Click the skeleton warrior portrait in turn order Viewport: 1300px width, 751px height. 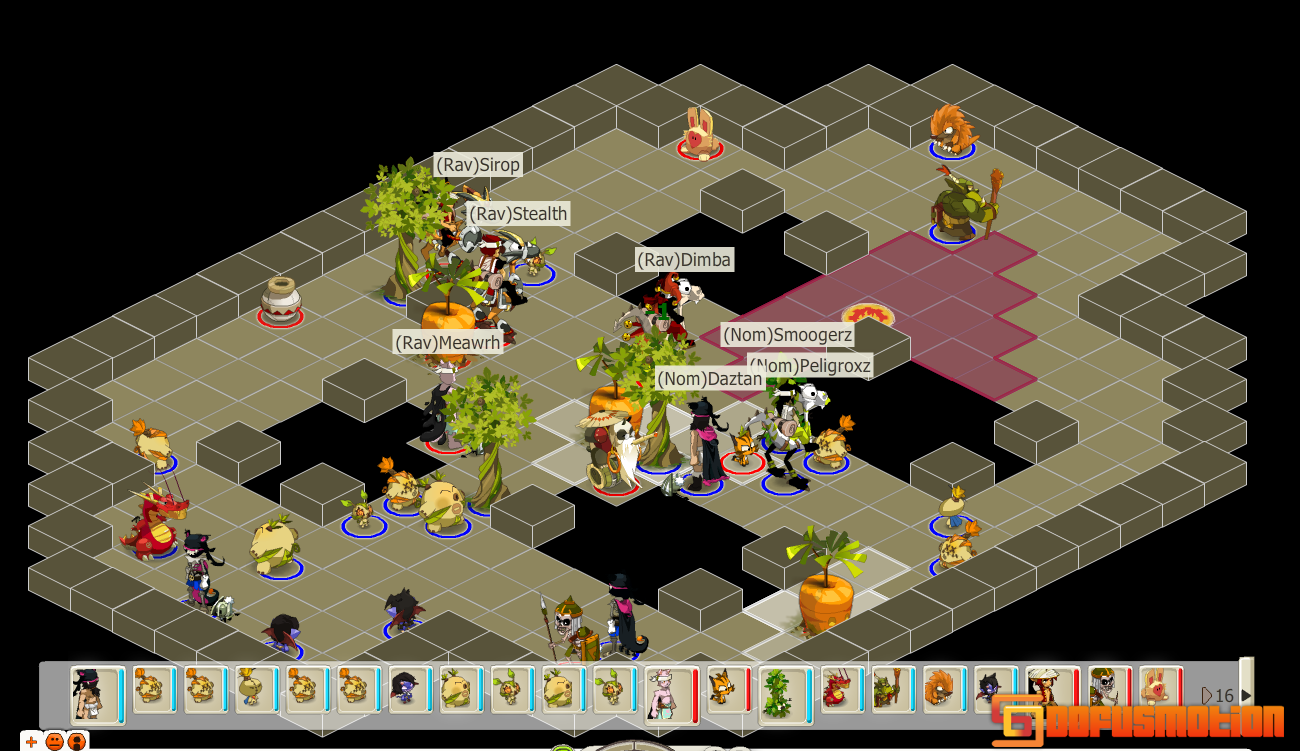point(1105,690)
